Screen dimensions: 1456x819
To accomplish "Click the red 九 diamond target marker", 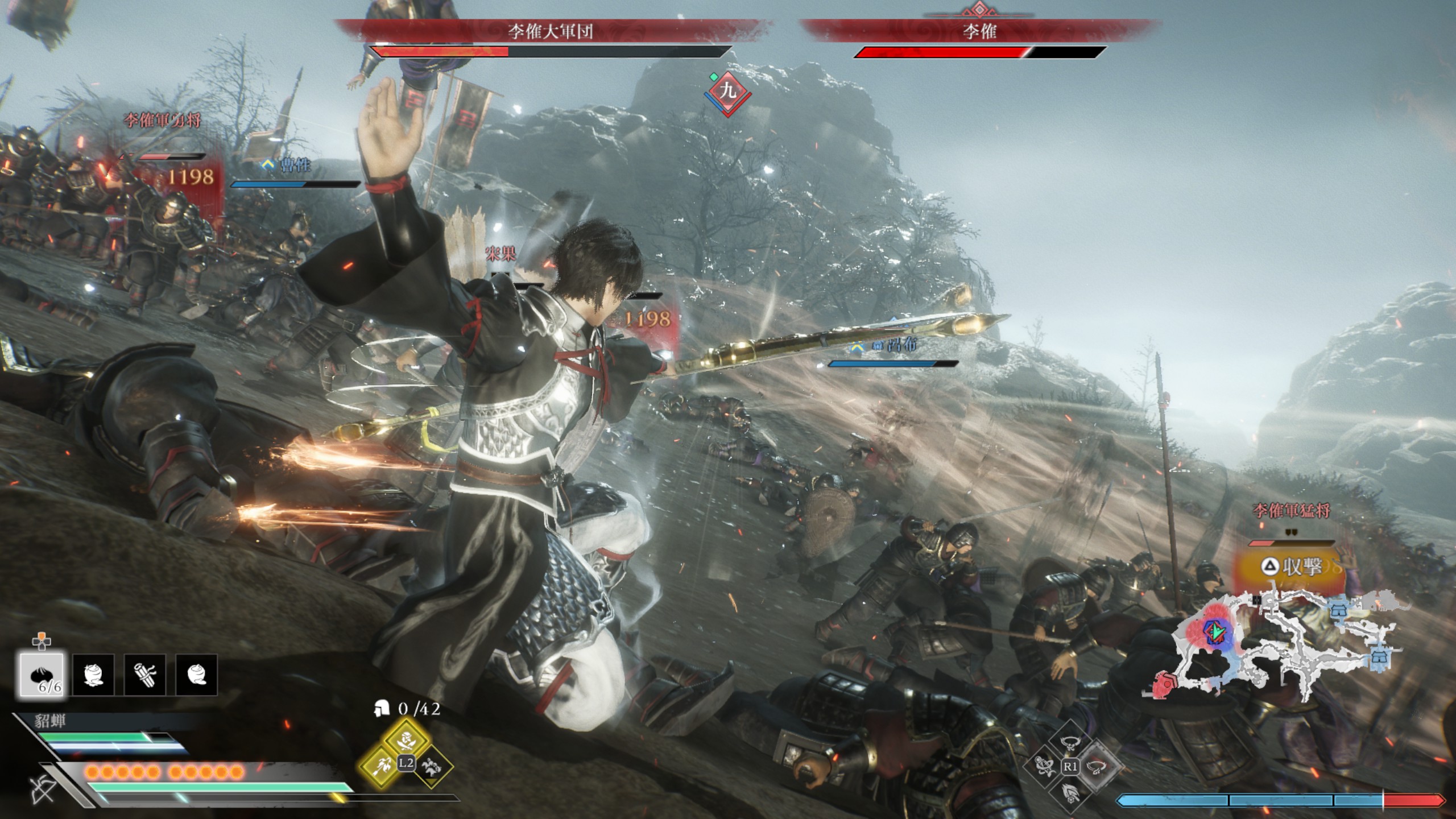I will coord(728,91).
